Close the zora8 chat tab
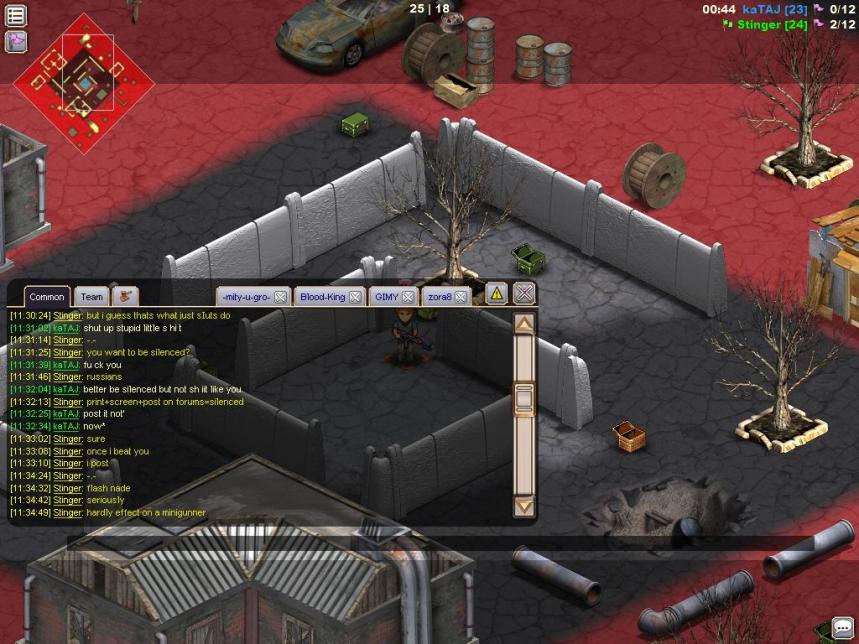859x644 pixels. click(x=462, y=297)
